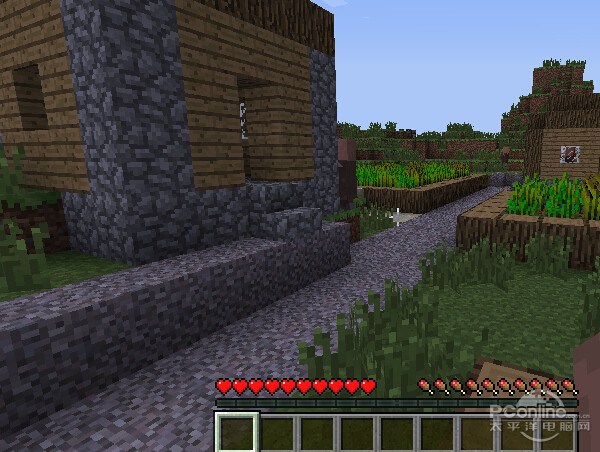This screenshot has height=452, width=600.
Task: Select the highlighted active hotbar slot
Action: (x=237, y=433)
